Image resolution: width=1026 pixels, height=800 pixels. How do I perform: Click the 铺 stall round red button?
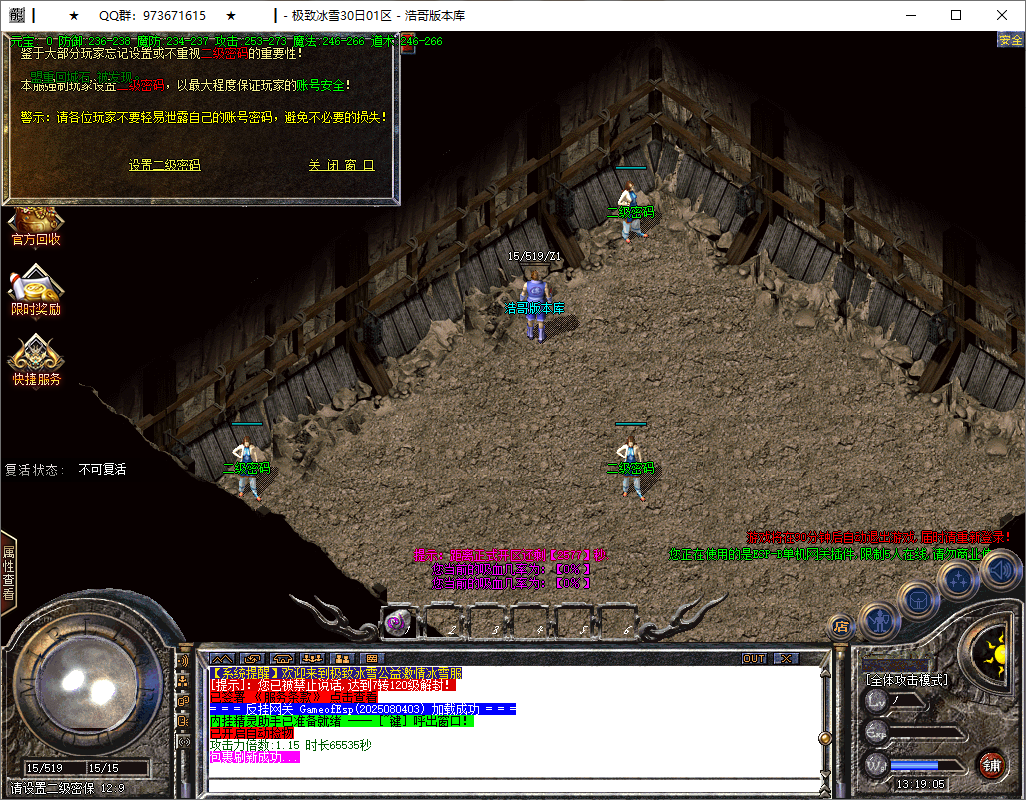[x=991, y=766]
